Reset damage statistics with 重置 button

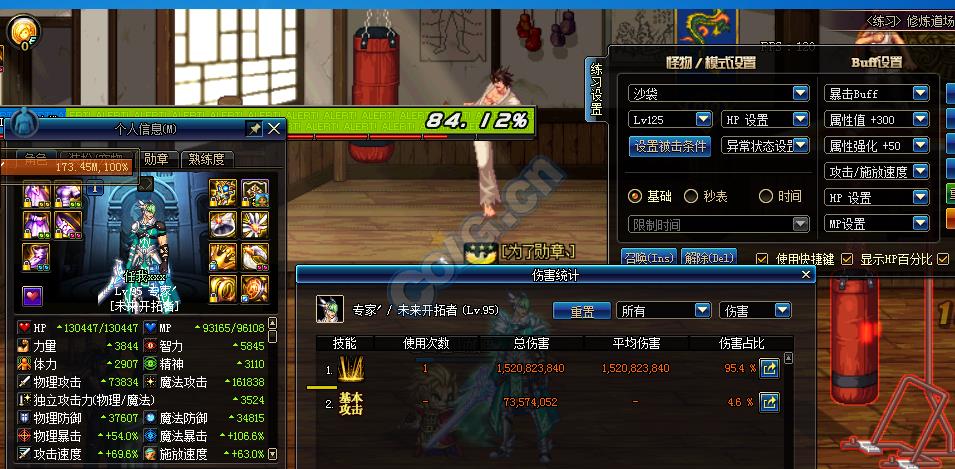582,311
